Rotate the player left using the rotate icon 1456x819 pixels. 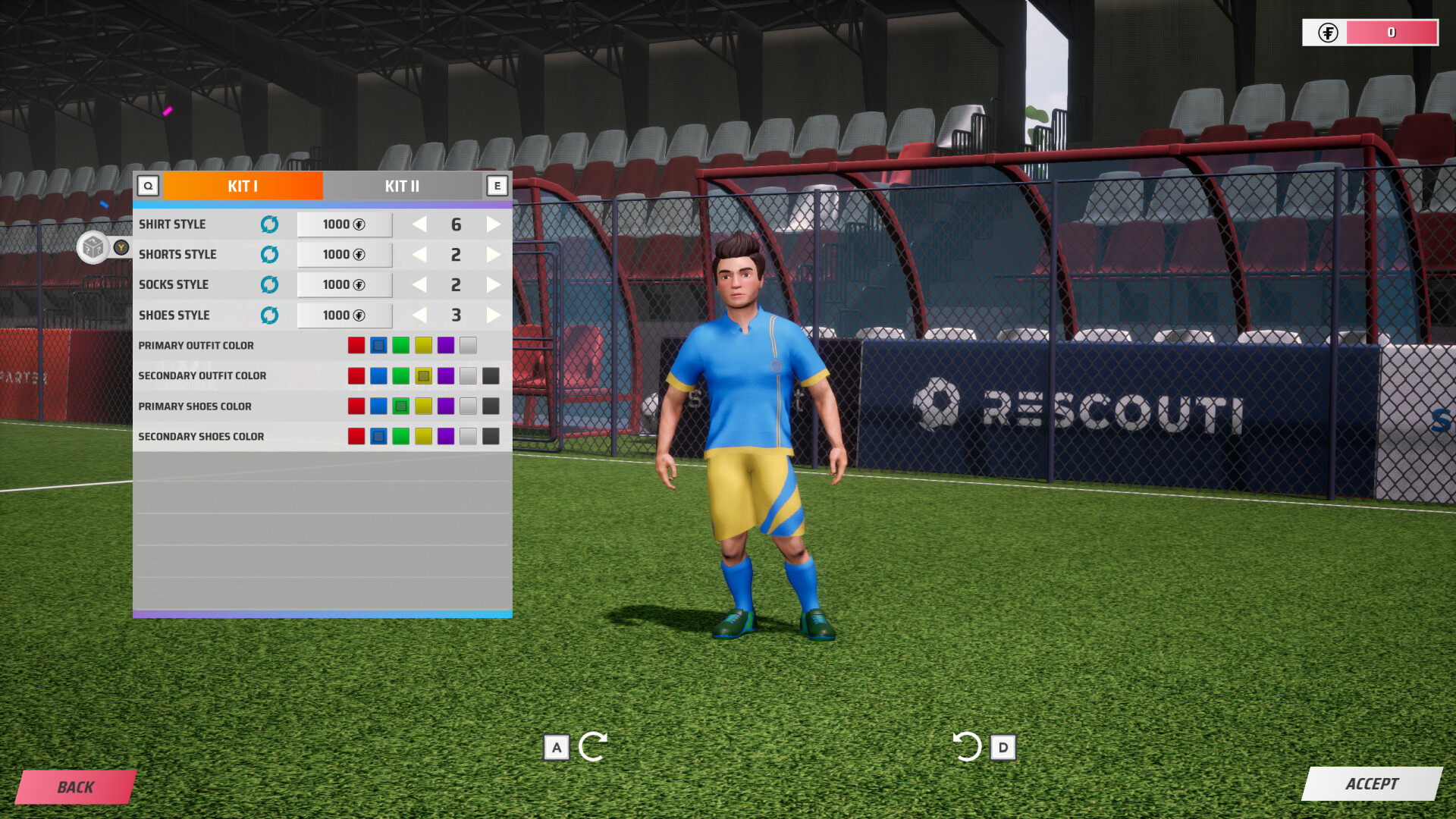[x=594, y=747]
